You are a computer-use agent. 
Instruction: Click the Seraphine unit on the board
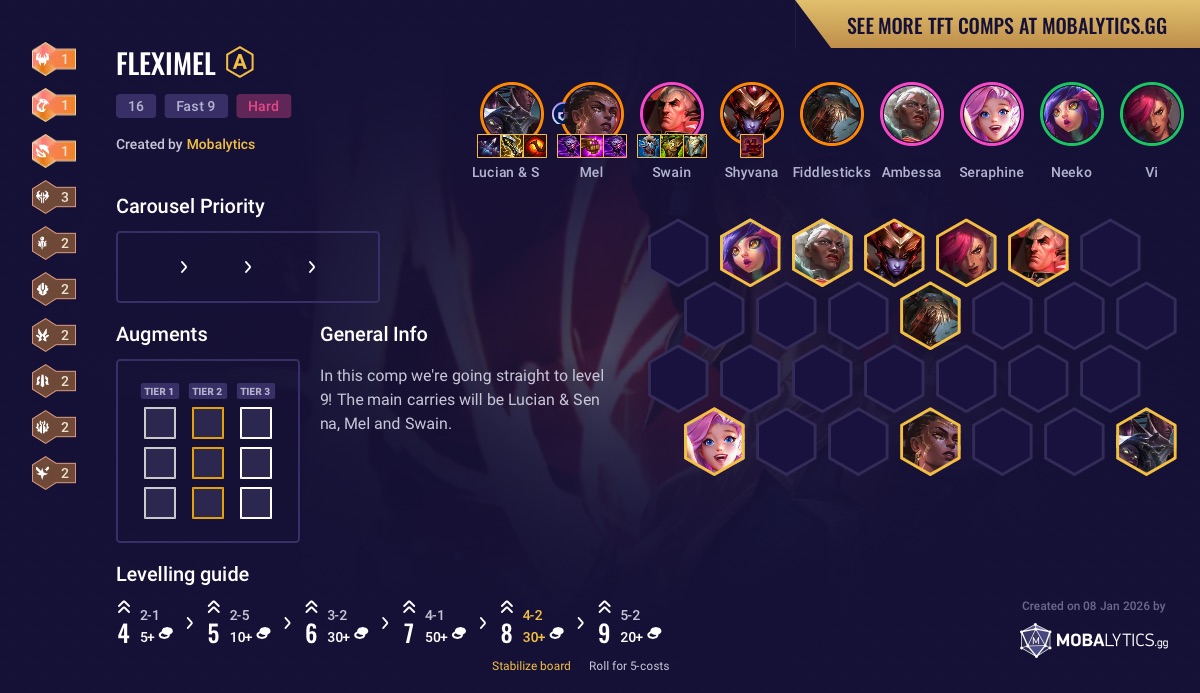[x=714, y=441]
